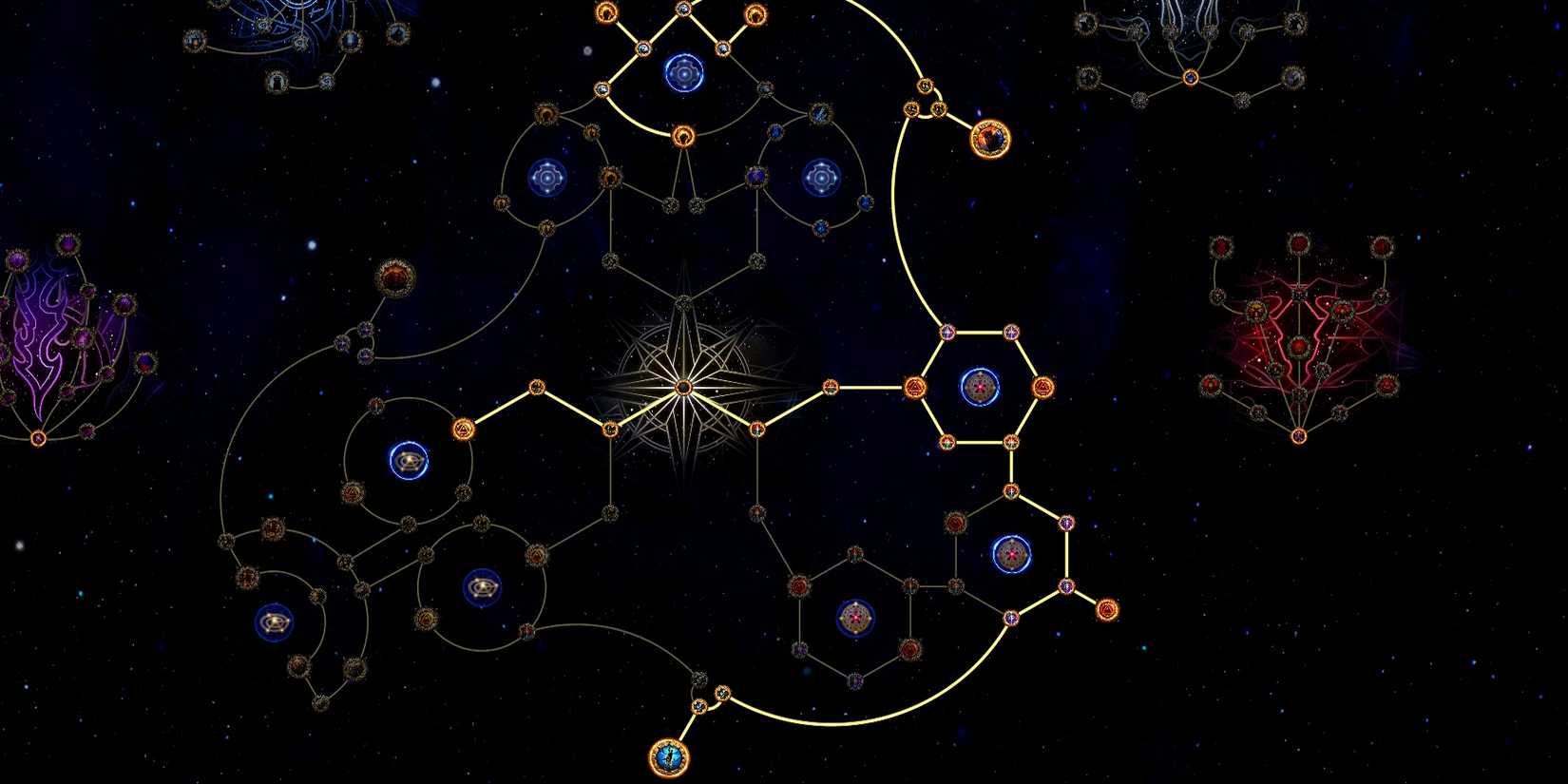Select the glowing orange flame notable below the top cluster
The image size is (1568, 784).
tap(683, 136)
